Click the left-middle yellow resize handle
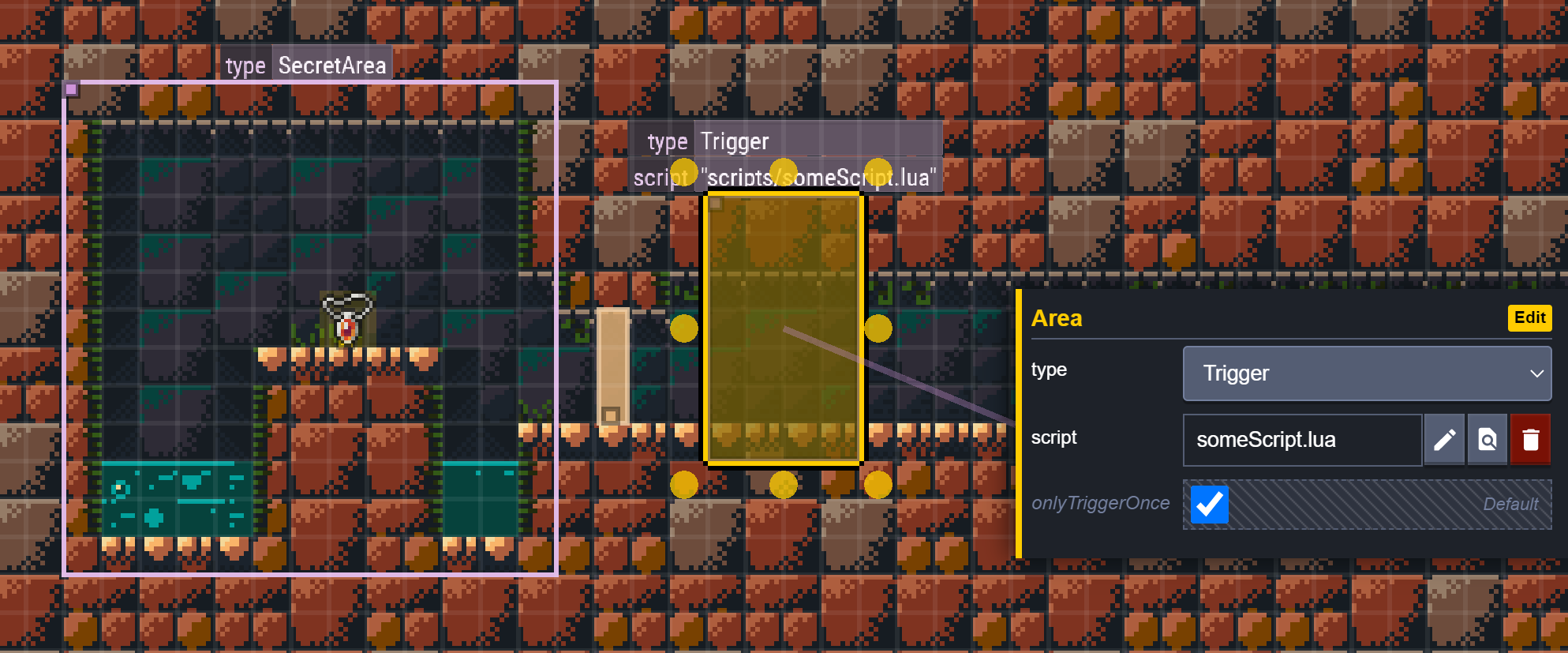The image size is (1568, 653). tap(683, 328)
